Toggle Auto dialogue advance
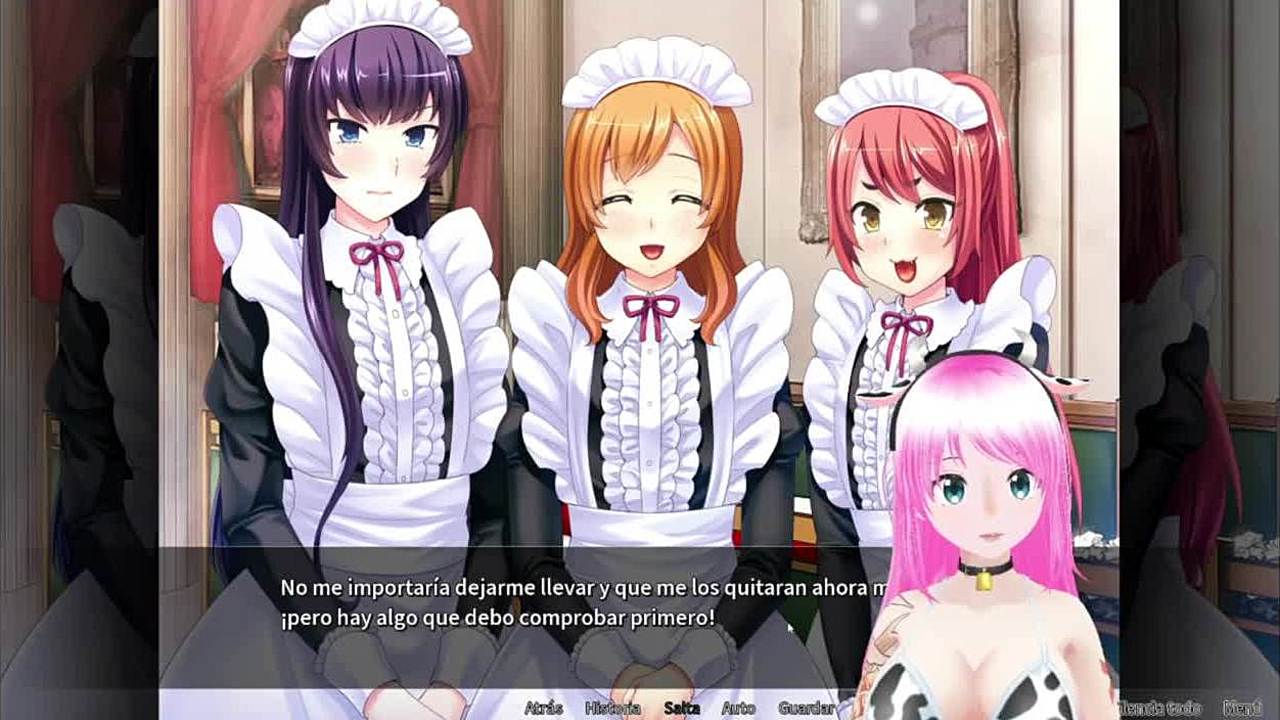 tap(738, 708)
